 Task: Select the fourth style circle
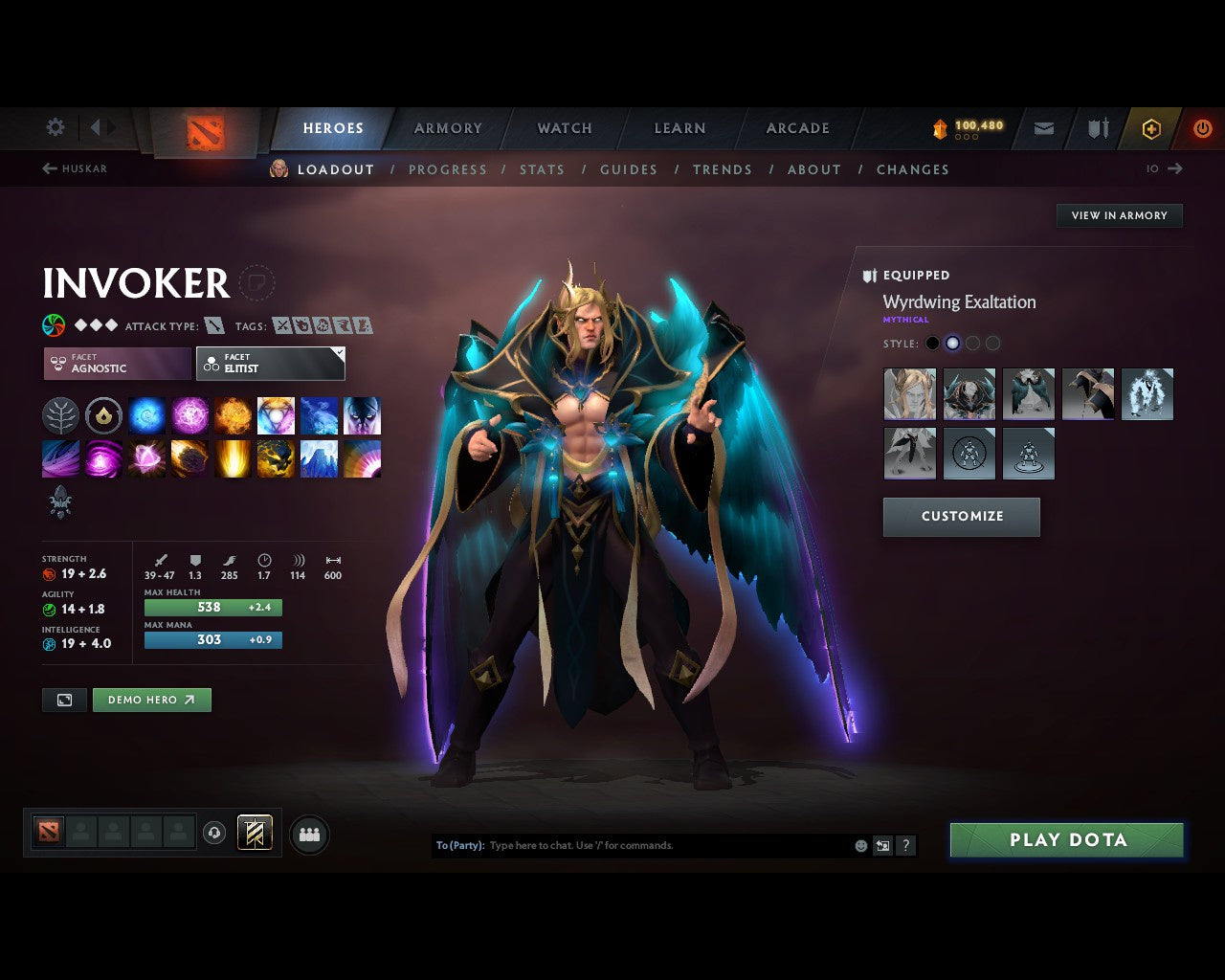pyautogui.click(x=993, y=343)
